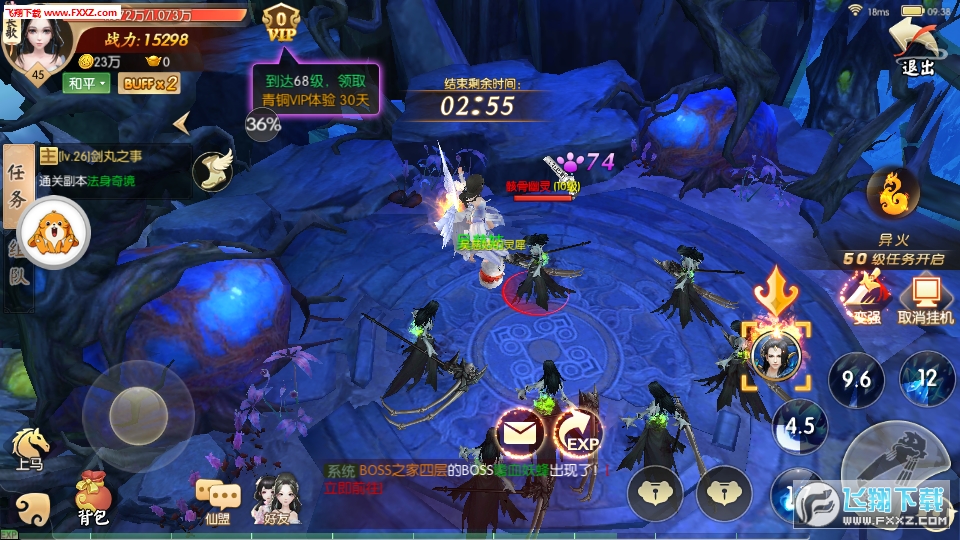Screen dimensions: 960x540
Task: Tap the winged scroll icon
Action: point(211,169)
